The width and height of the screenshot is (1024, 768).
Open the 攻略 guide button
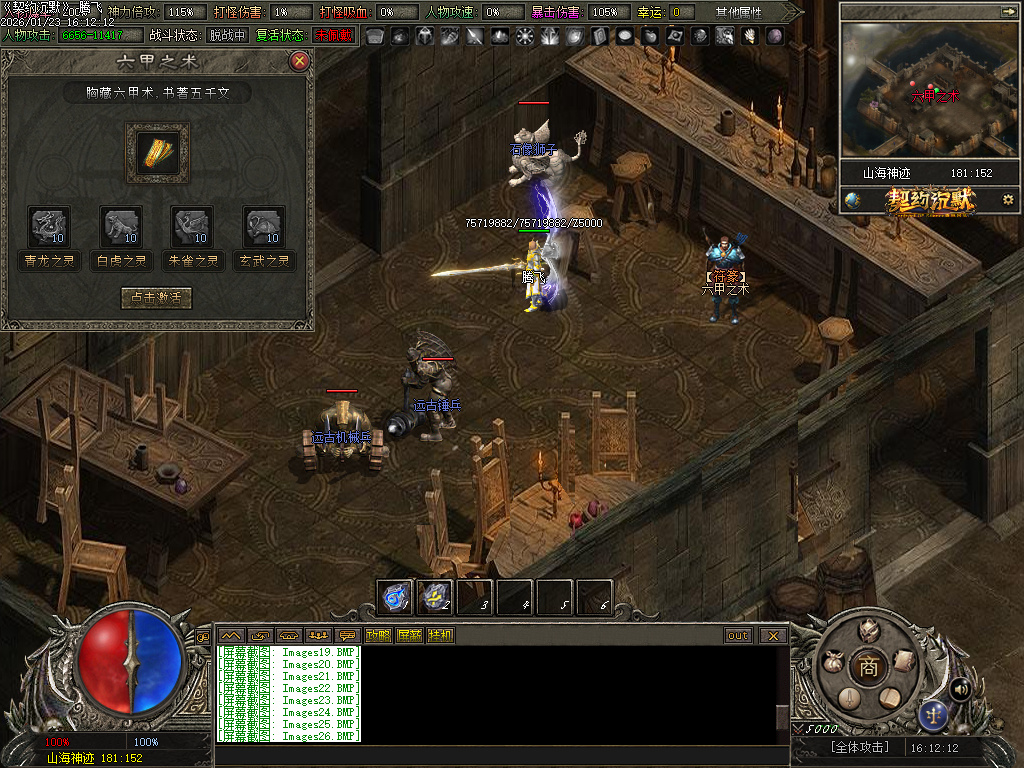378,635
